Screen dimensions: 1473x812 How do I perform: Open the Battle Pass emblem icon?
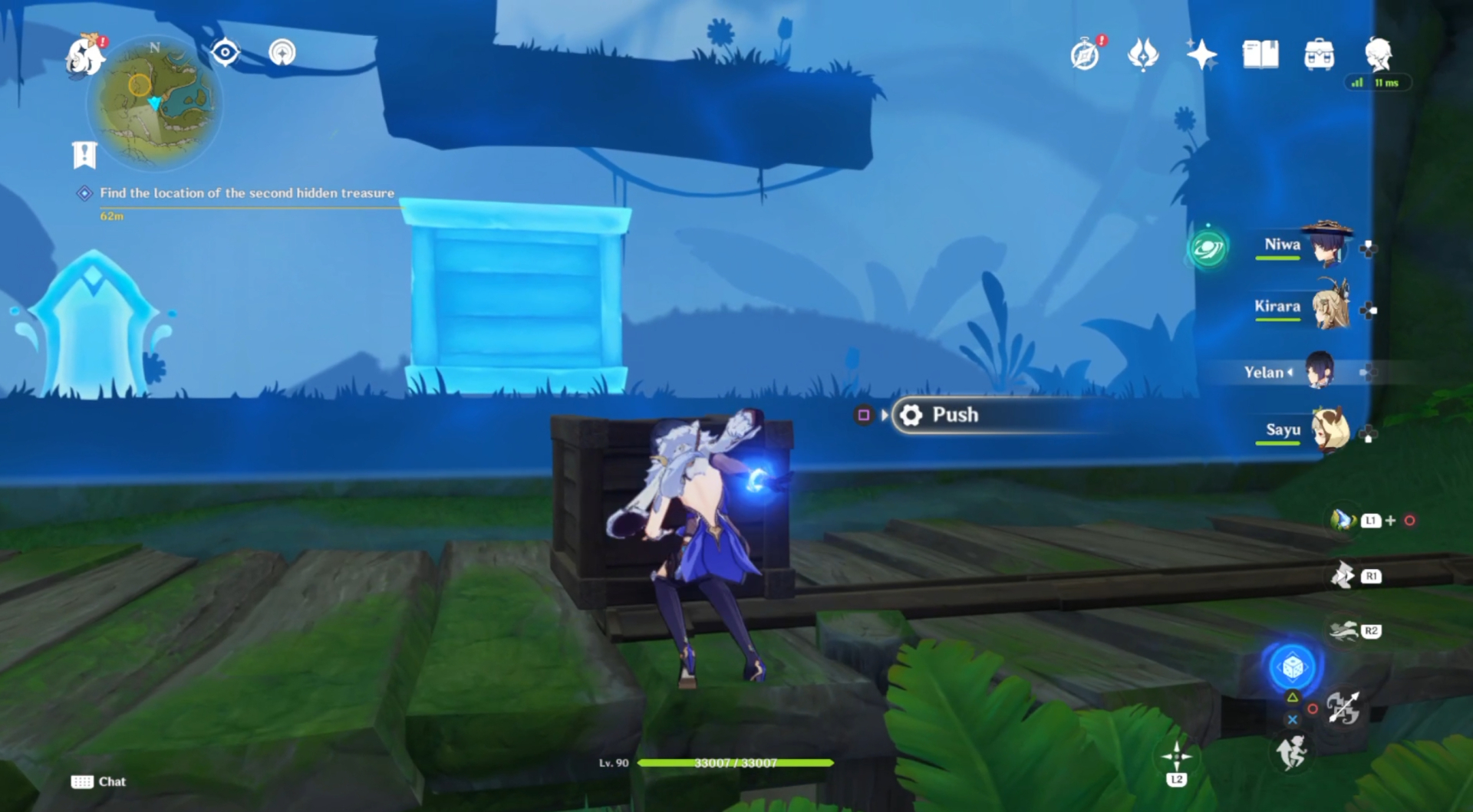click(x=1143, y=54)
